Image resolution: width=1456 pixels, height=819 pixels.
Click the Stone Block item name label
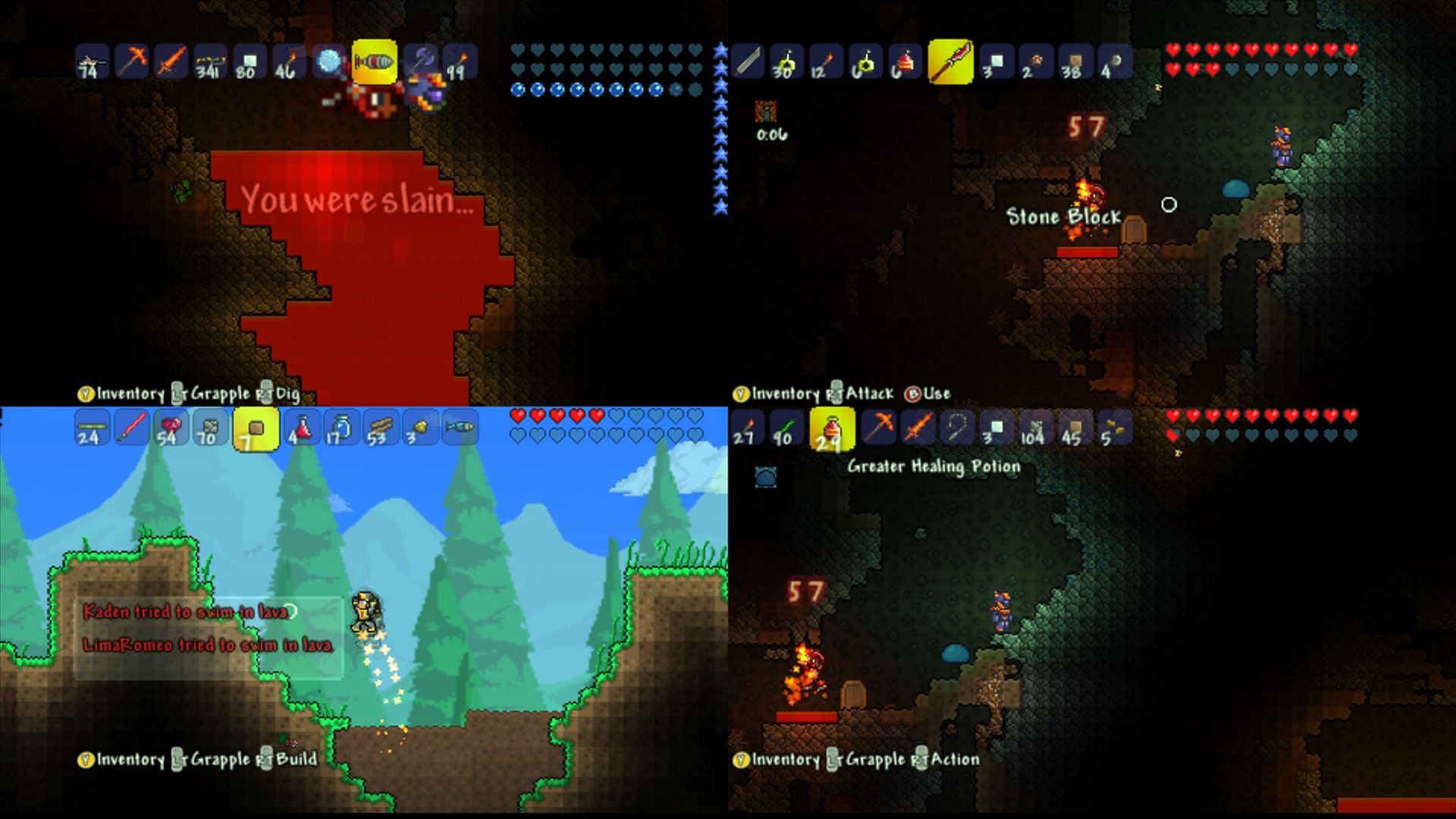(x=1064, y=218)
